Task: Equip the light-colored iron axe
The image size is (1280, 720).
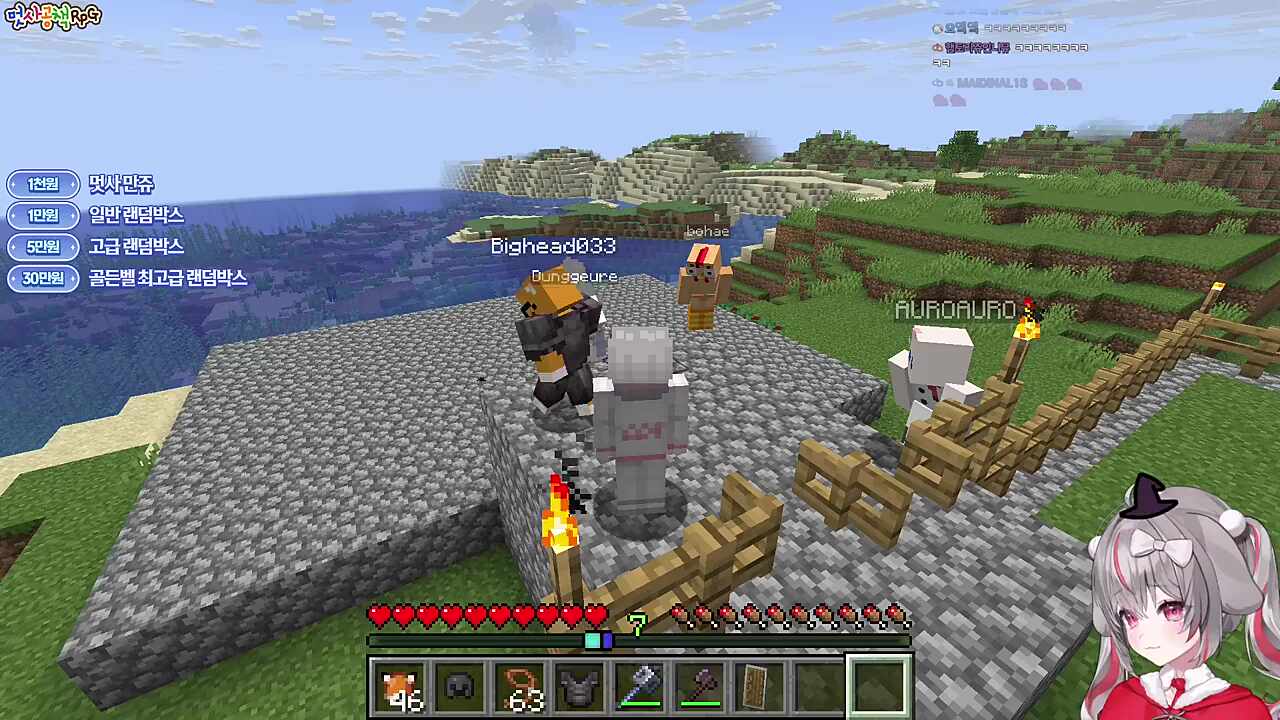Action: coord(640,687)
